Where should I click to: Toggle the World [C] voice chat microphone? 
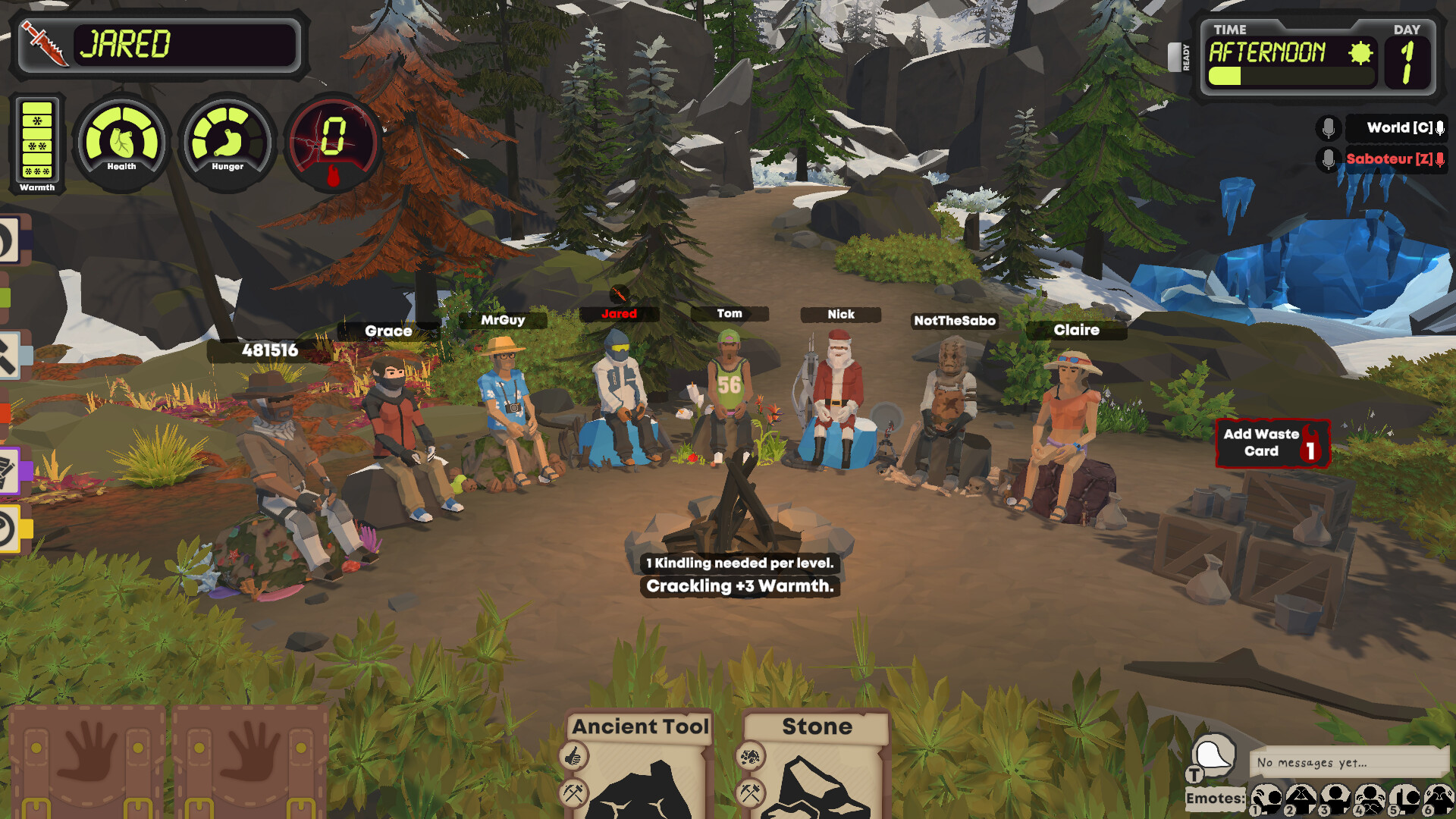tap(1327, 128)
